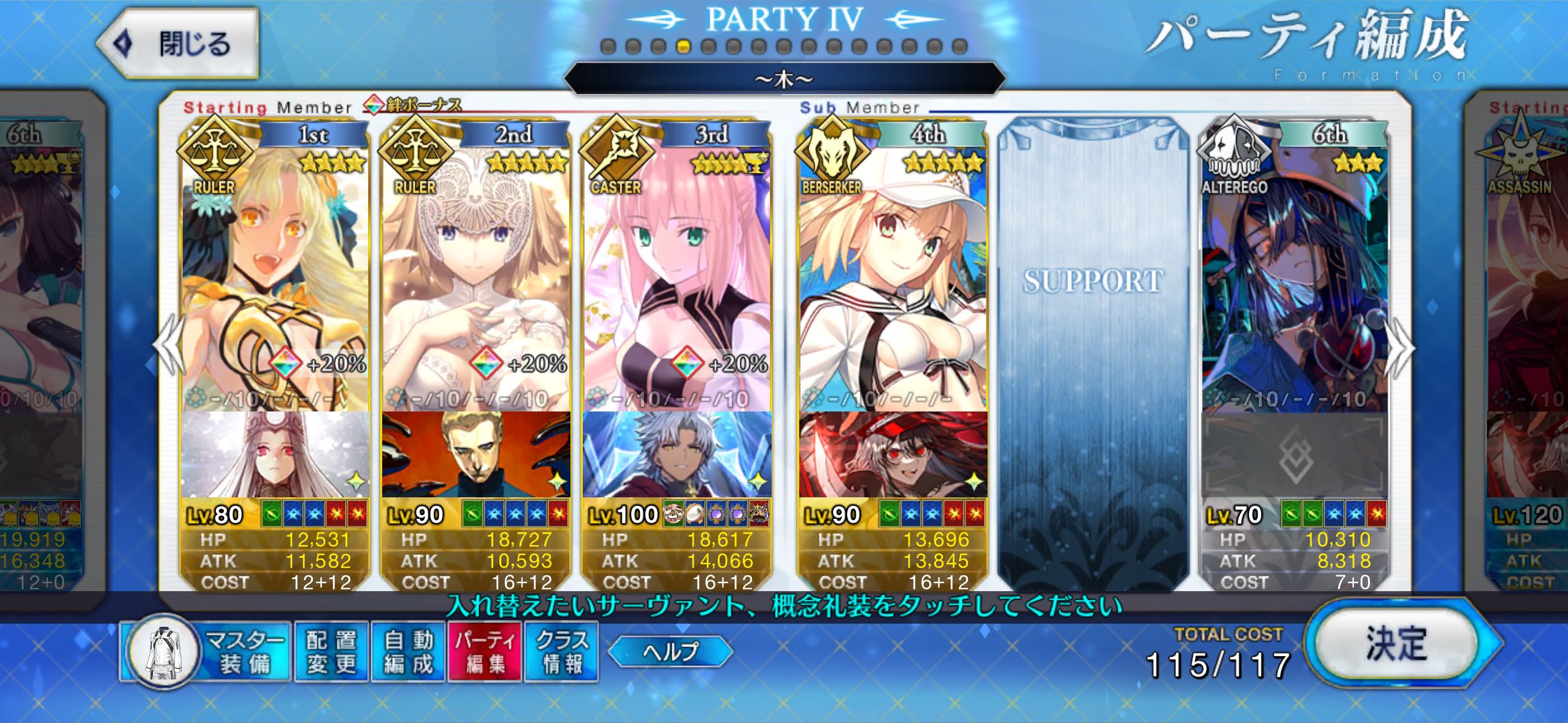Open the ヘルプ help button

(671, 651)
